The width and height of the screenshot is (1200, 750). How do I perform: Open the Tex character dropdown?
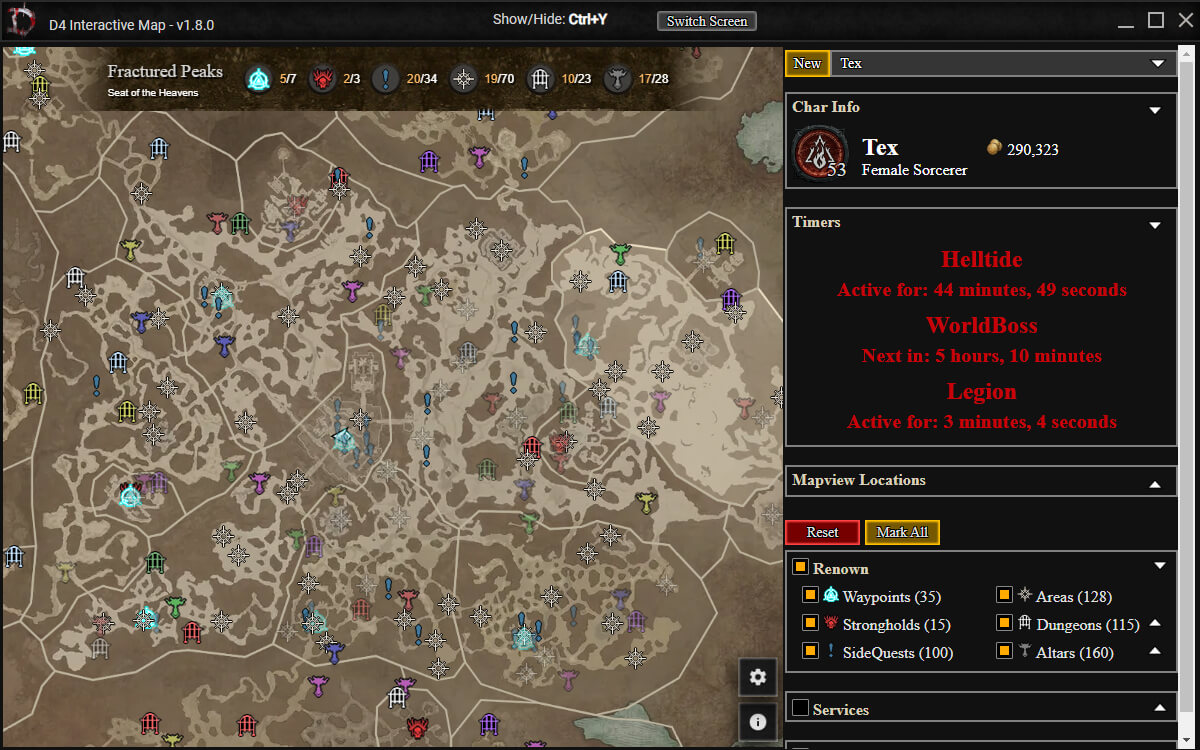(1003, 63)
